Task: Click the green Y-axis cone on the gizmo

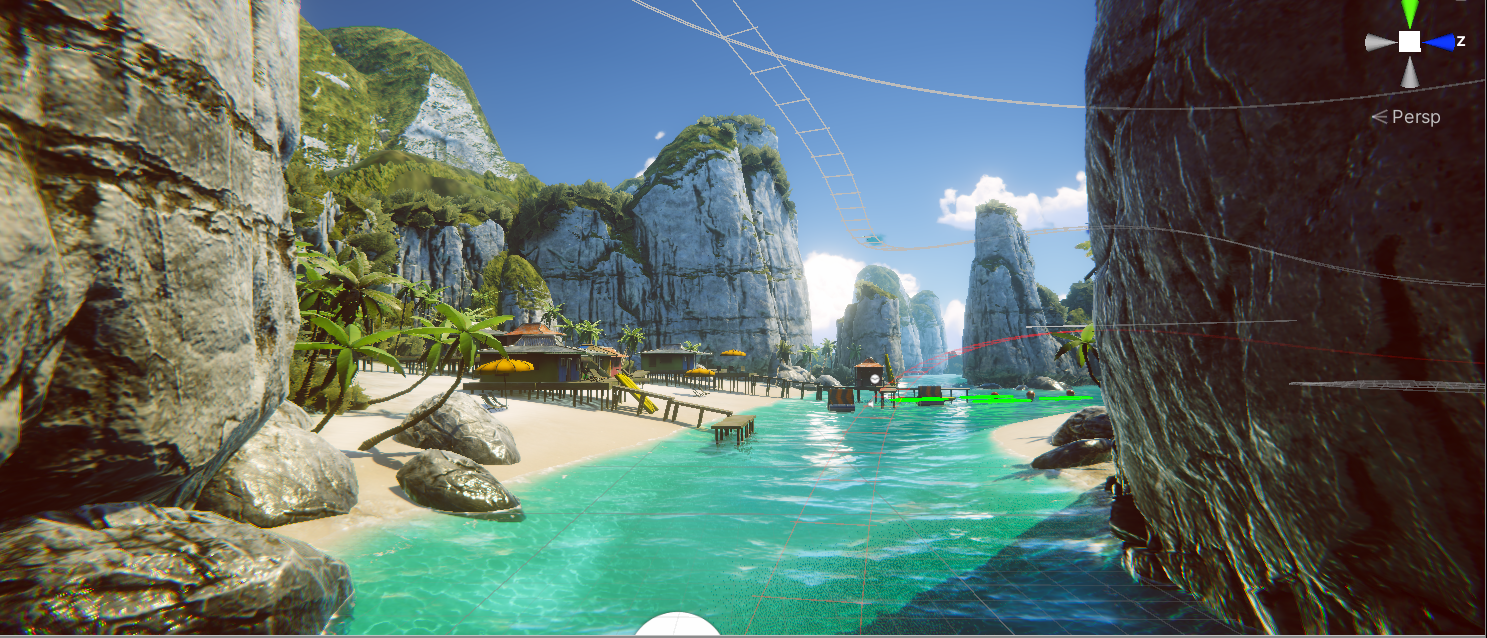Action: tap(1410, 13)
